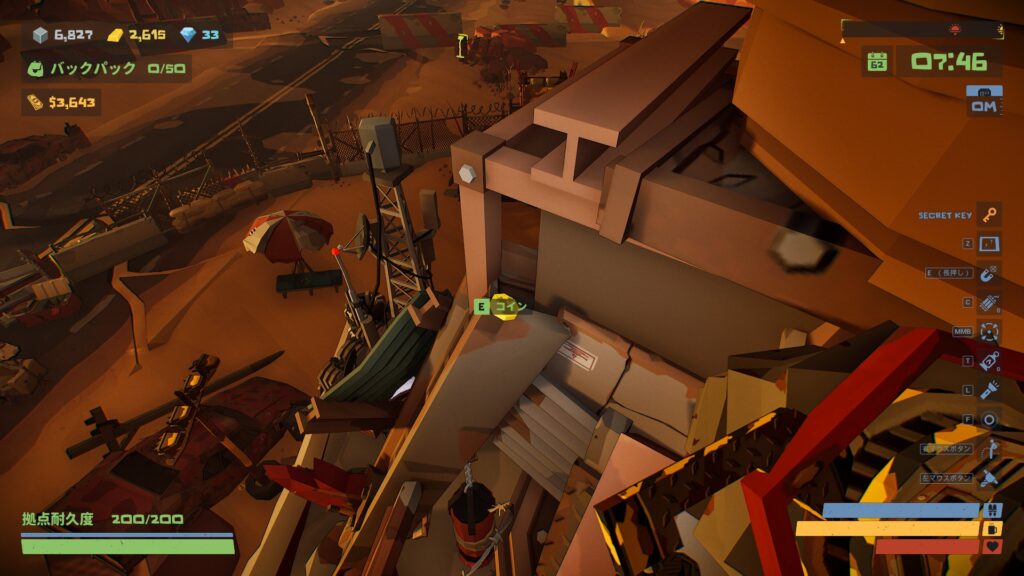Toggle the flashlight icon
1024x576 pixels.
[989, 390]
